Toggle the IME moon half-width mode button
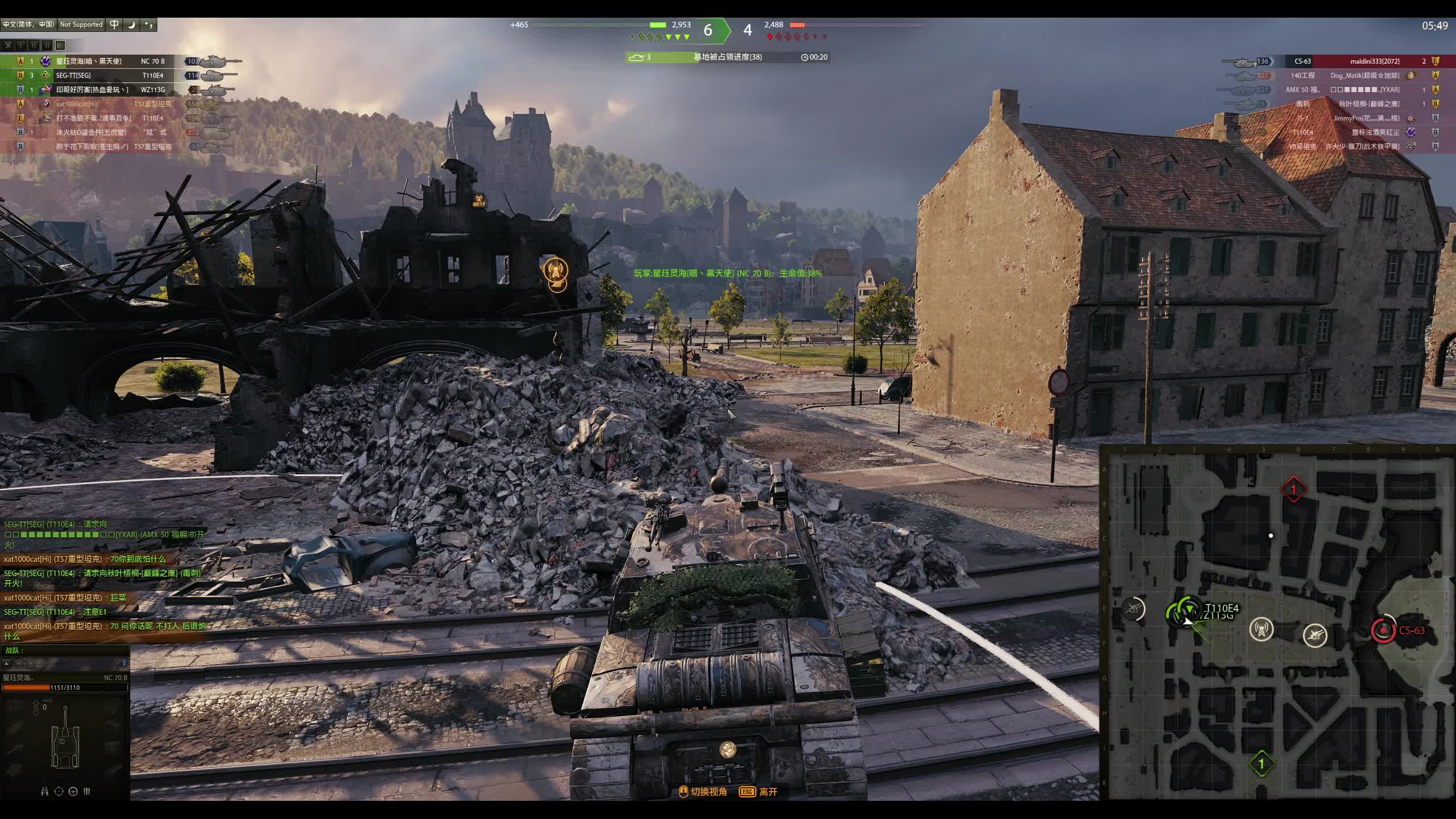The image size is (1456, 819). tap(131, 24)
